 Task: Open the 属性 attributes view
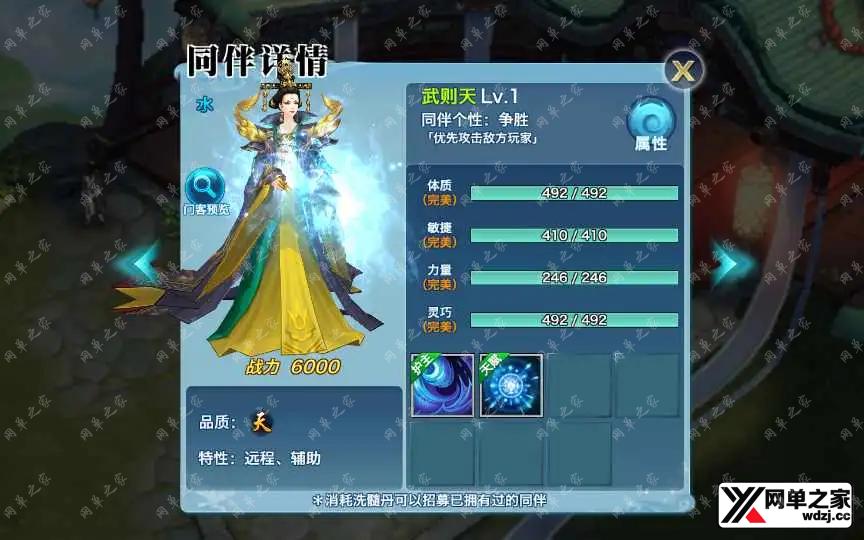[651, 124]
